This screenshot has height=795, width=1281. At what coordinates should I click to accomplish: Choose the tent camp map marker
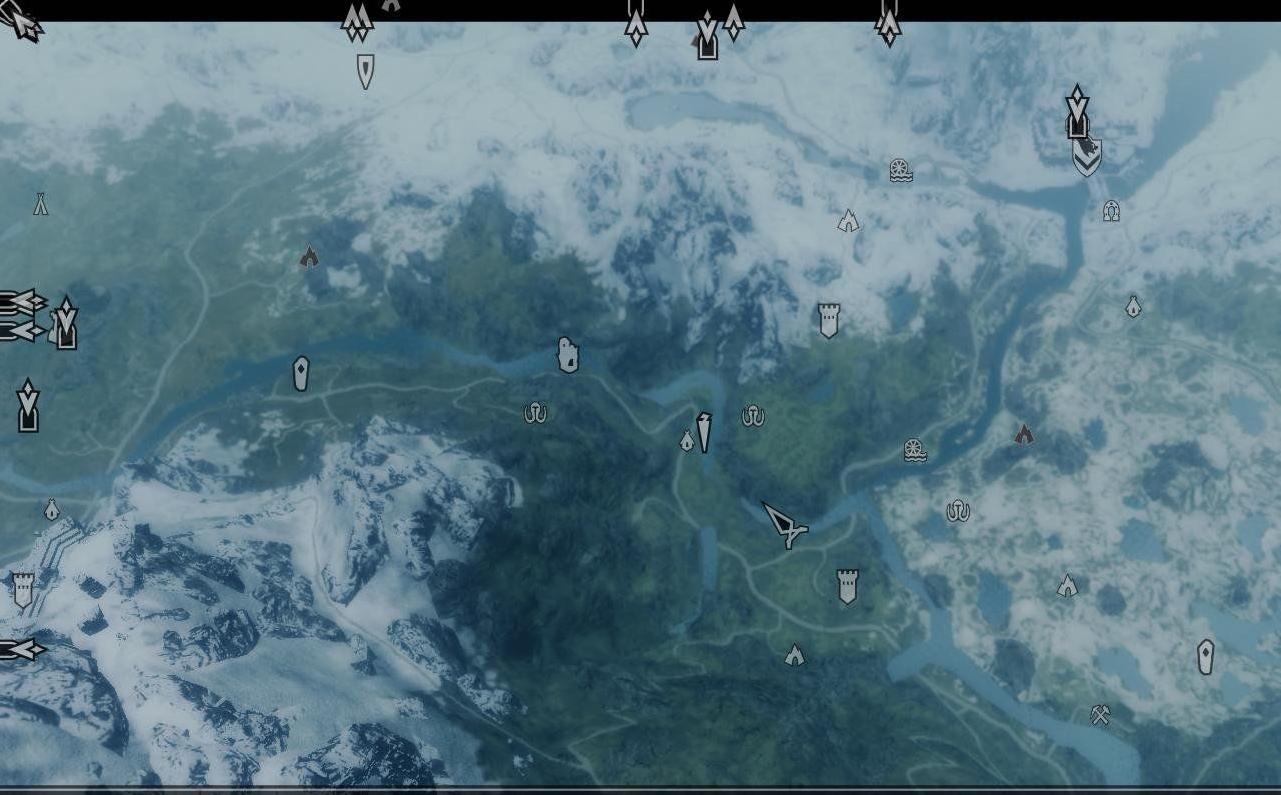[x=41, y=204]
